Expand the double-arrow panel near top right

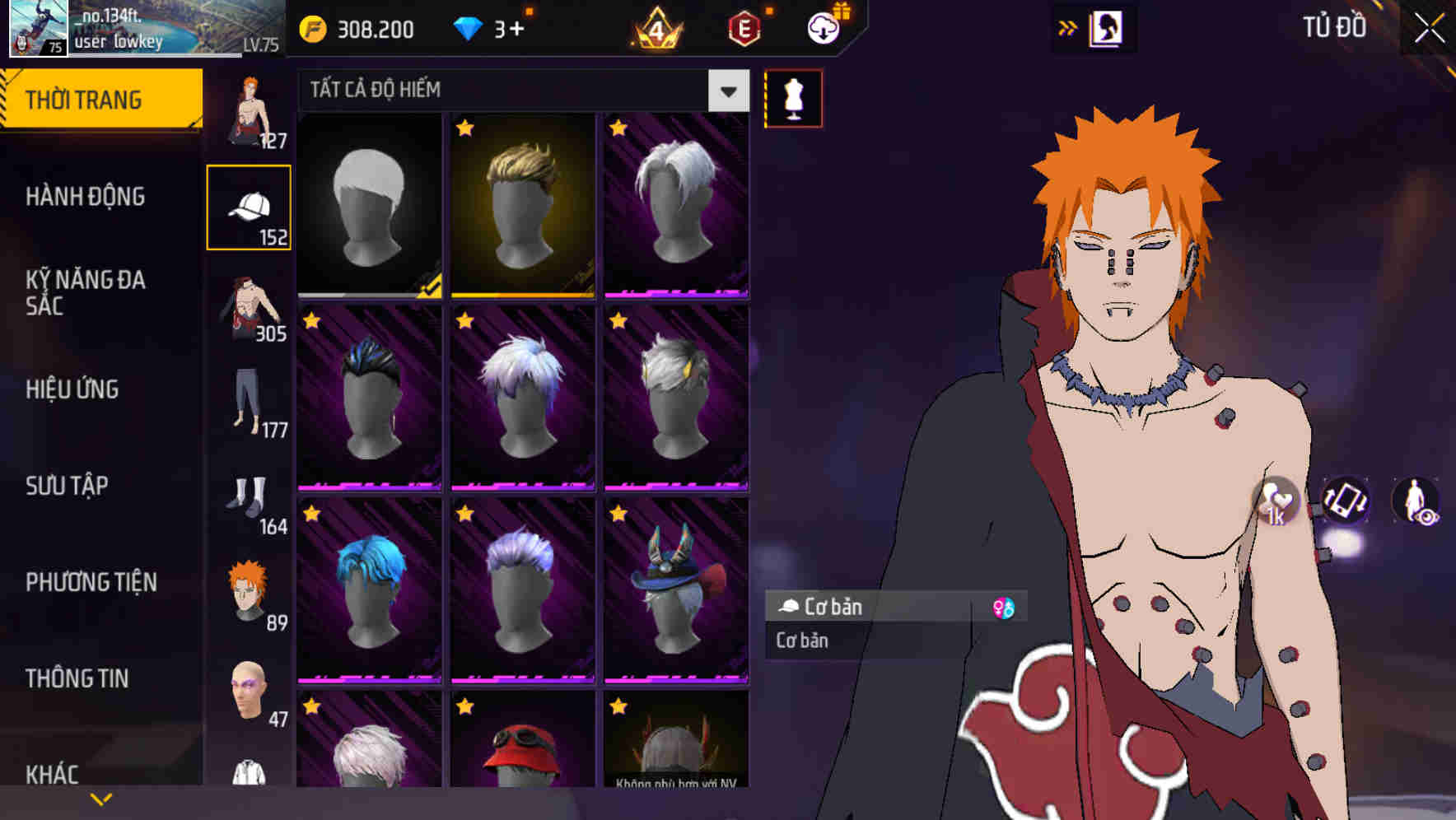(1068, 27)
